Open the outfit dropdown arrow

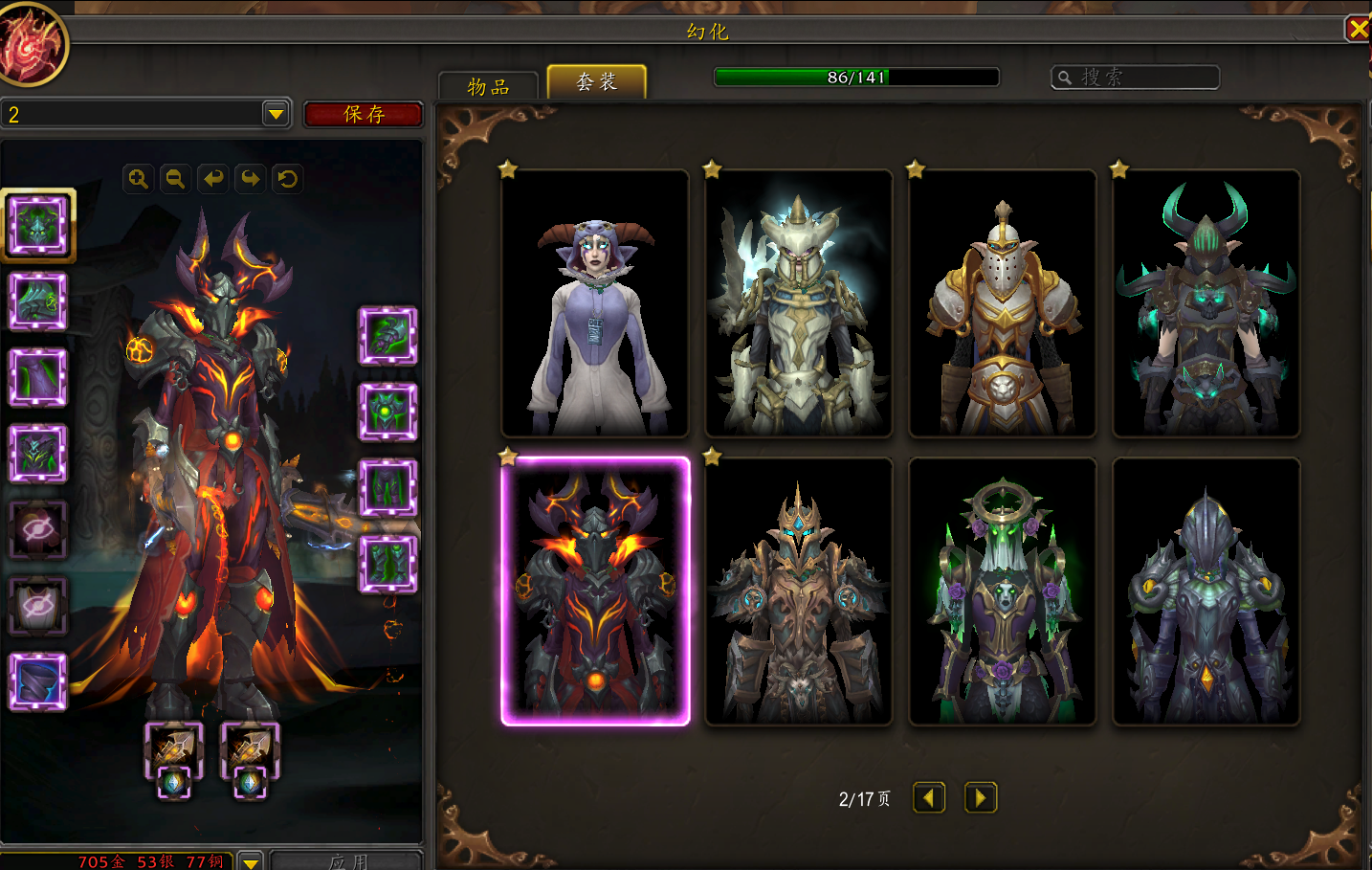276,114
